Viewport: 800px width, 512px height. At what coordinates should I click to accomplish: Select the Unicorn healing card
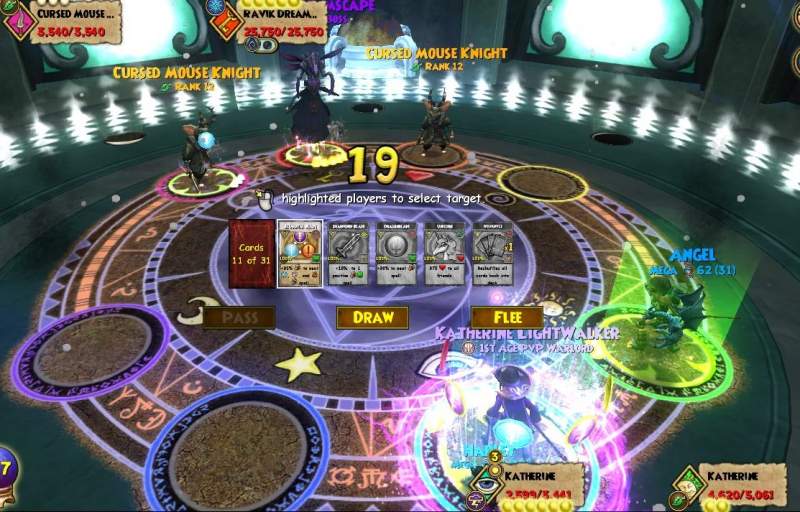pyautogui.click(x=445, y=254)
